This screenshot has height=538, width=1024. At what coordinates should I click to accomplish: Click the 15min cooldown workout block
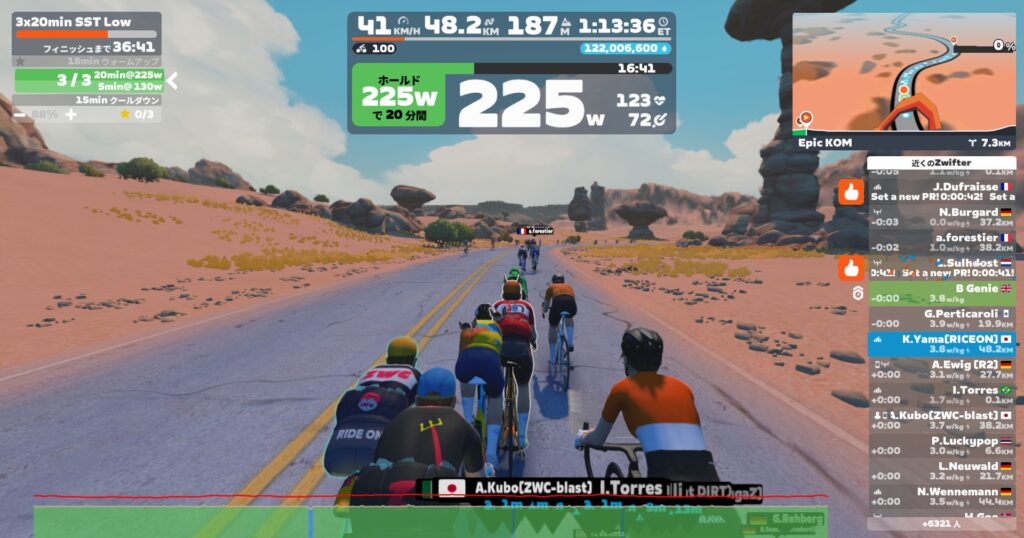88,100
